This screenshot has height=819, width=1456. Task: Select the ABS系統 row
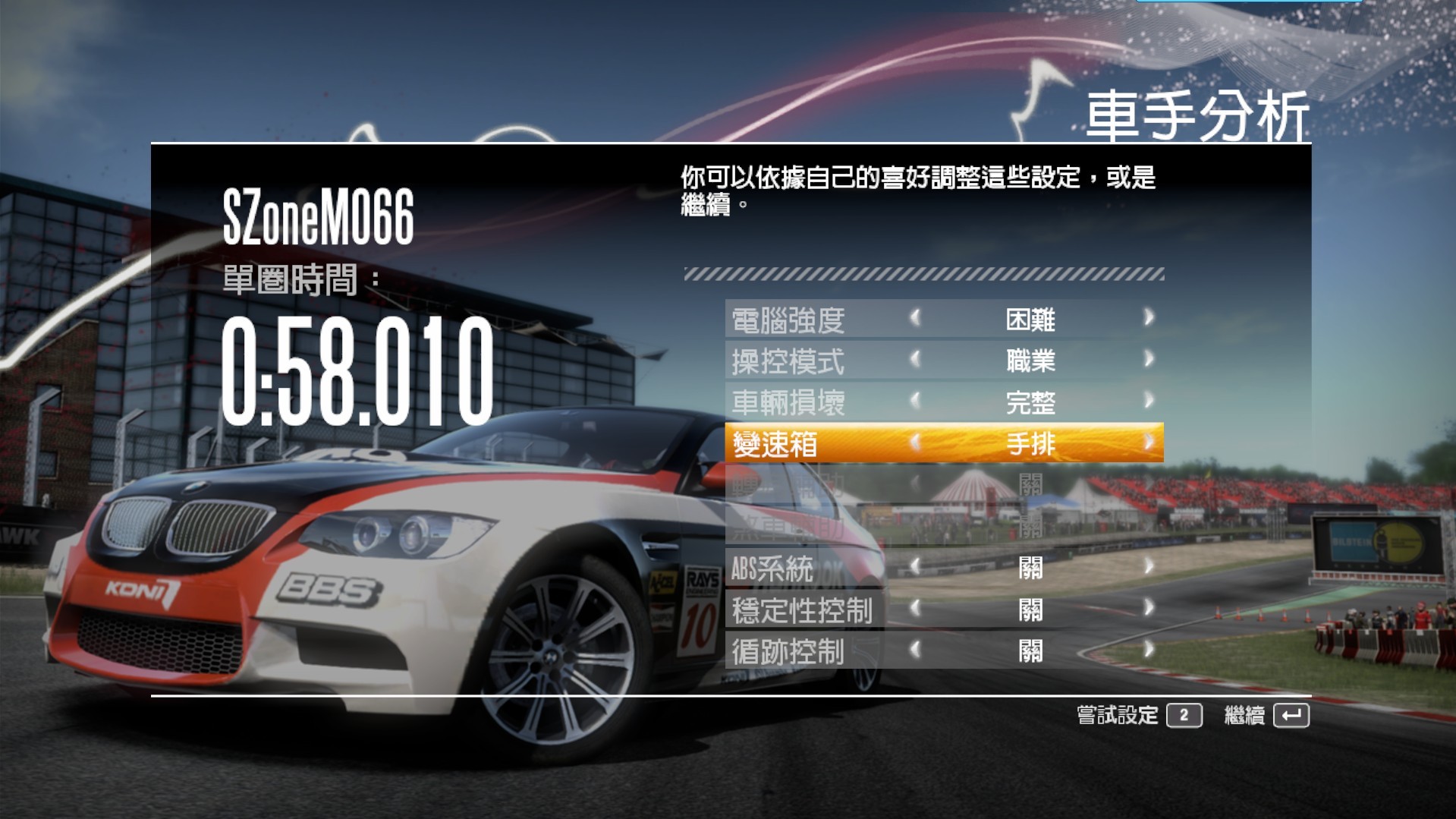pos(772,569)
